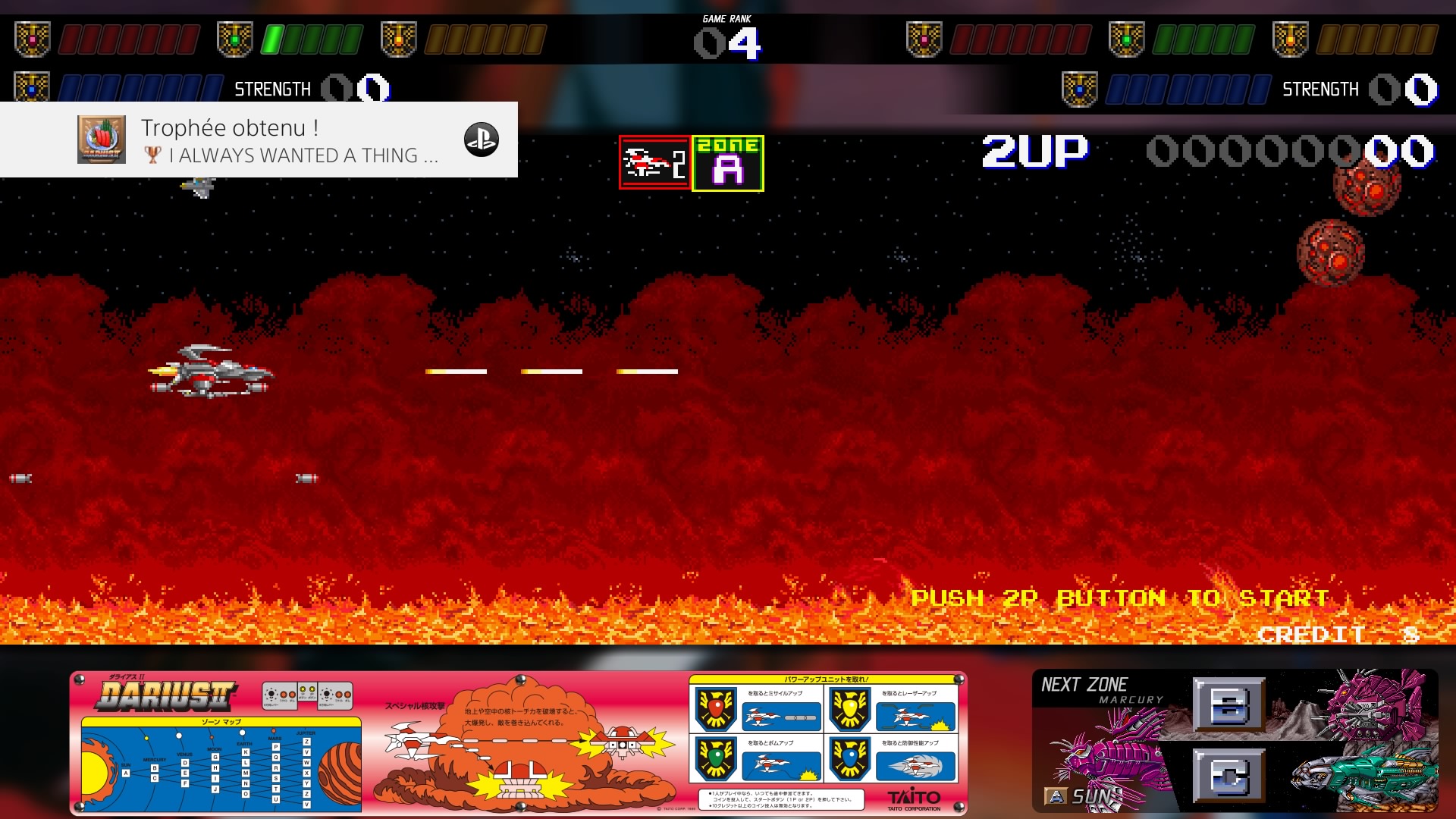Click the remaining ships lives icon
The width and height of the screenshot is (1456, 819).
click(654, 162)
